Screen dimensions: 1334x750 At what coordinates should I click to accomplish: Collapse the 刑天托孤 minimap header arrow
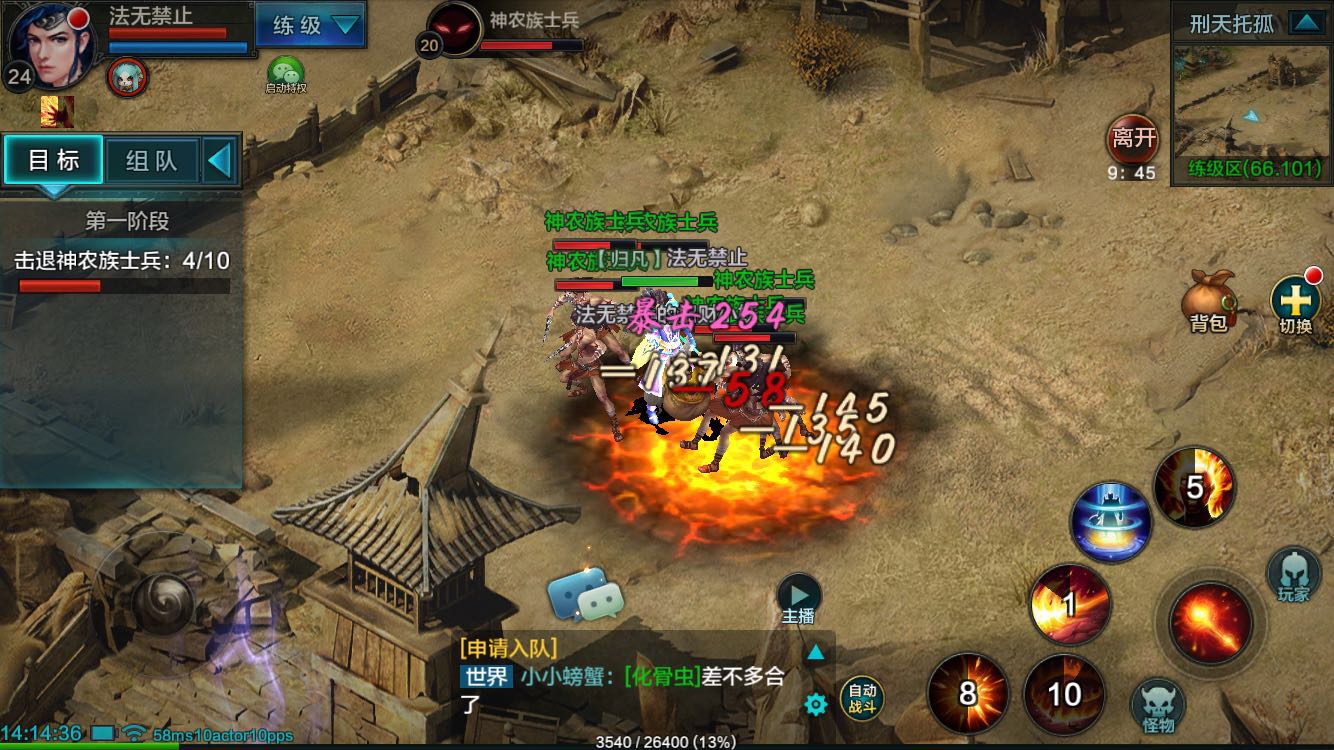coord(1304,23)
